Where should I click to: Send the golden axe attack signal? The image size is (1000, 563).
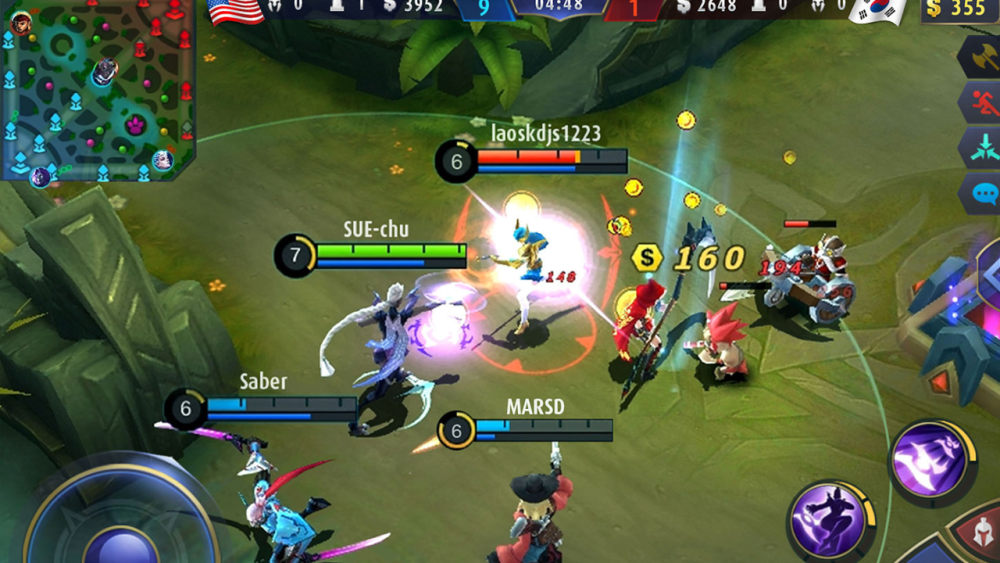pos(981,57)
